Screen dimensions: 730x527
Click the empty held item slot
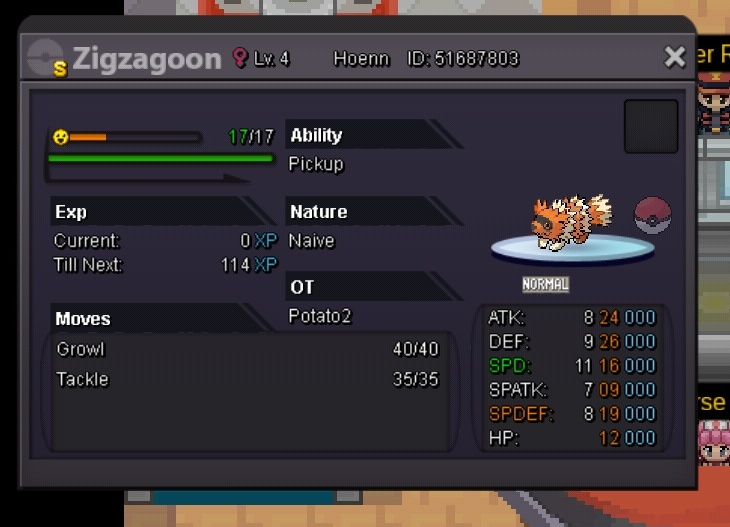(651, 126)
